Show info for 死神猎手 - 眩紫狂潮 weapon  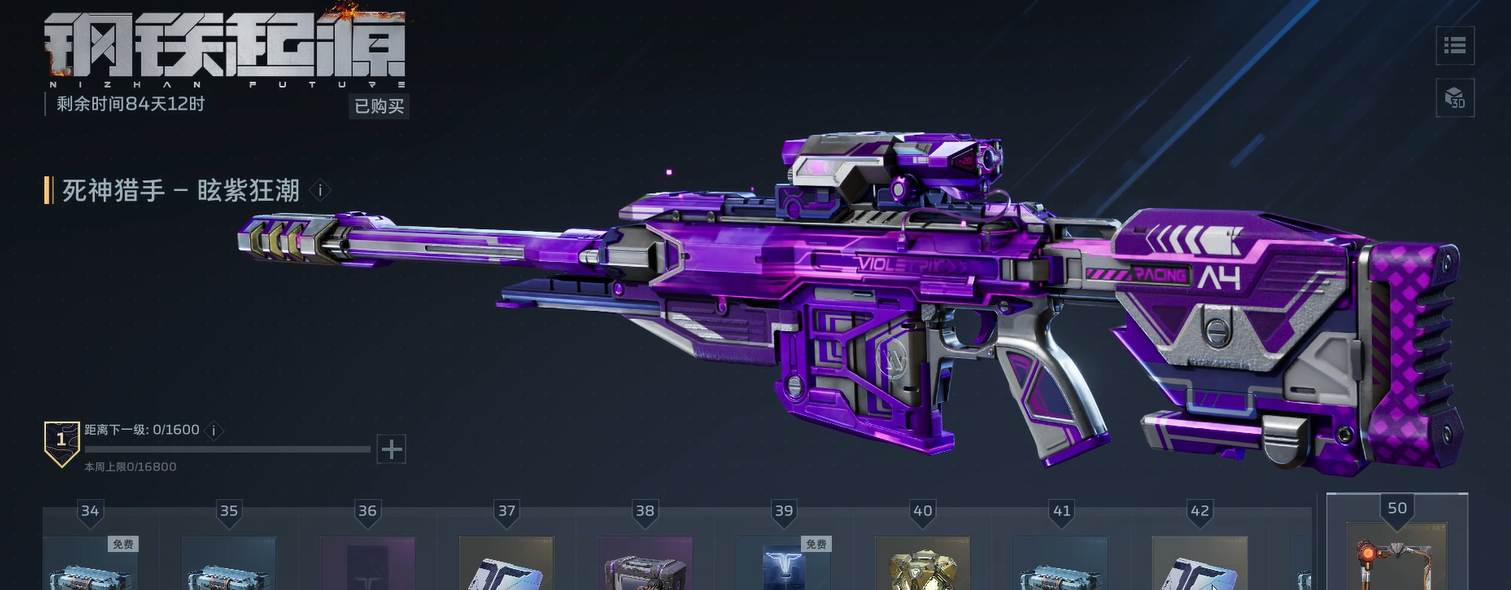[x=320, y=190]
